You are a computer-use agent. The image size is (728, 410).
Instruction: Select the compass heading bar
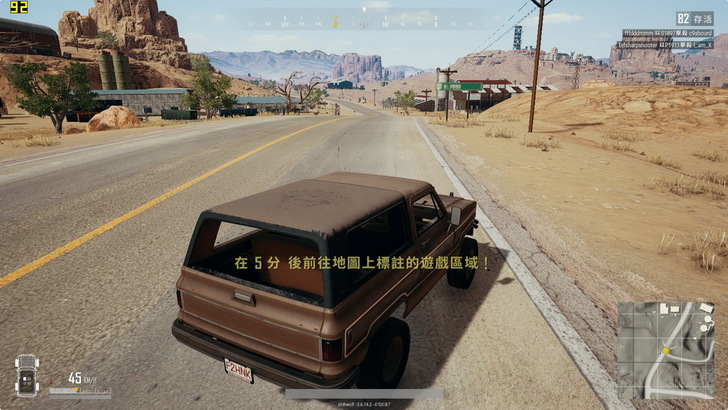point(363,20)
